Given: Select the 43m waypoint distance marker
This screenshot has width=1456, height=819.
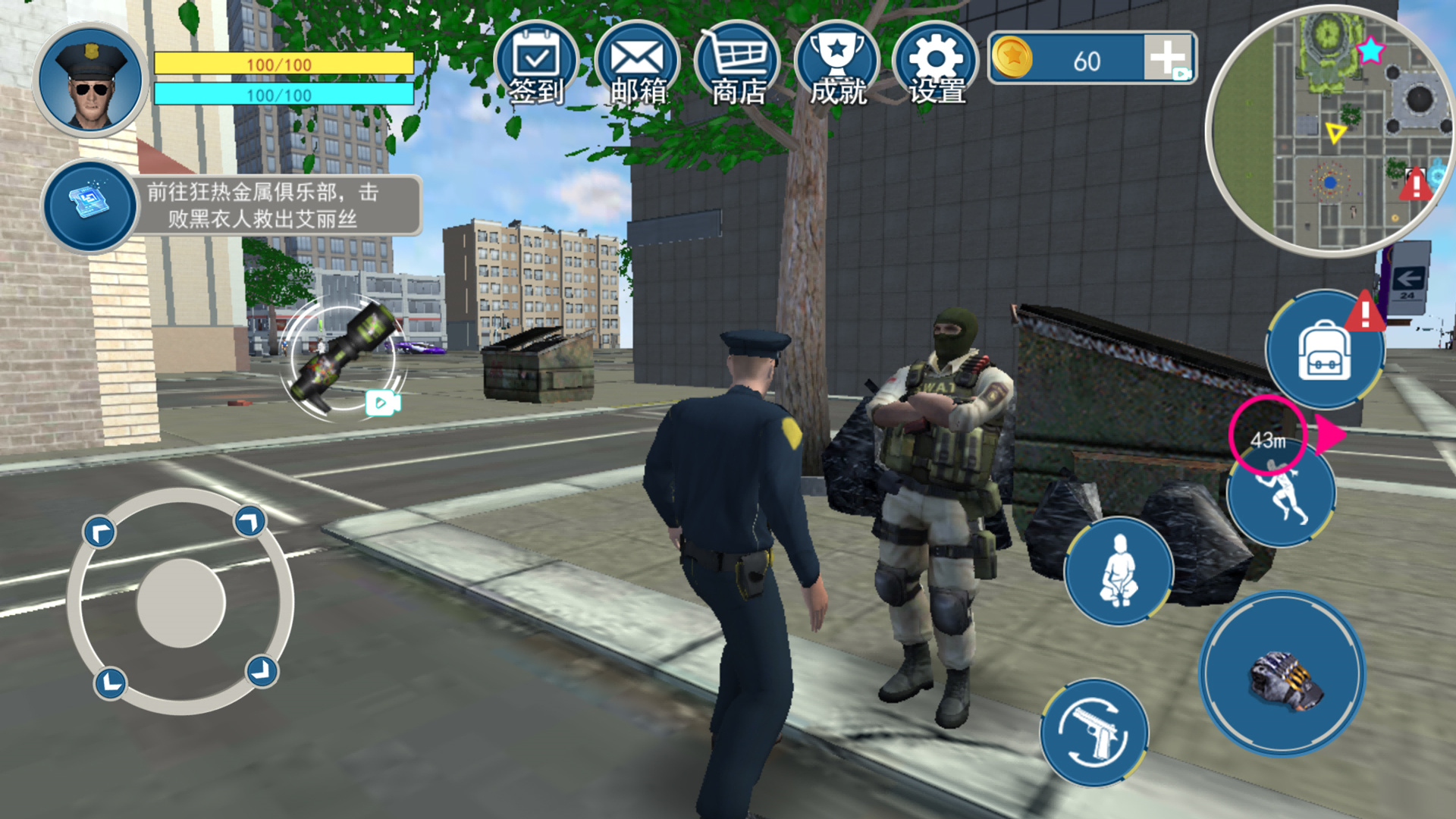Looking at the screenshot, I should [1267, 438].
